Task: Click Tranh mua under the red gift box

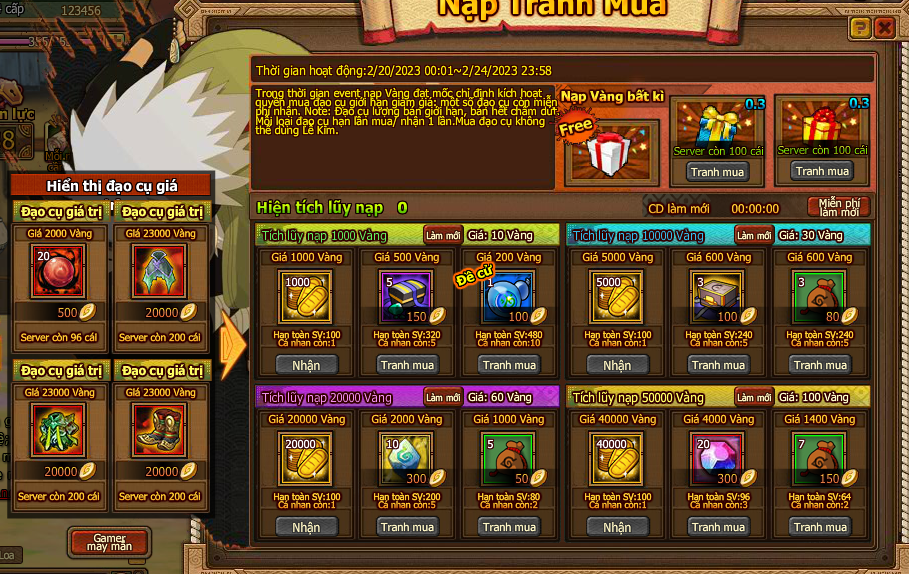Action: 822,171
